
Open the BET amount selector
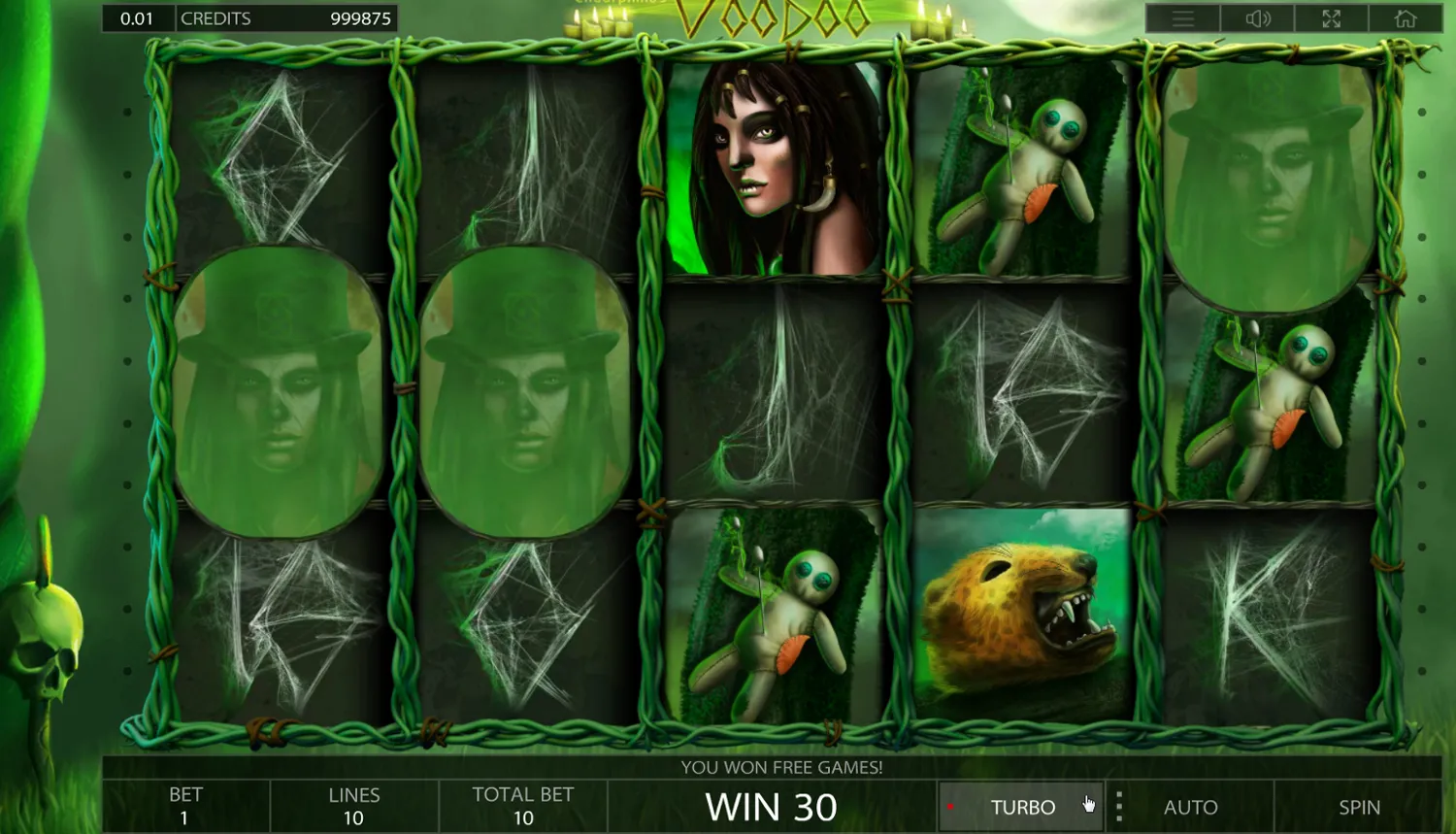pos(184,805)
